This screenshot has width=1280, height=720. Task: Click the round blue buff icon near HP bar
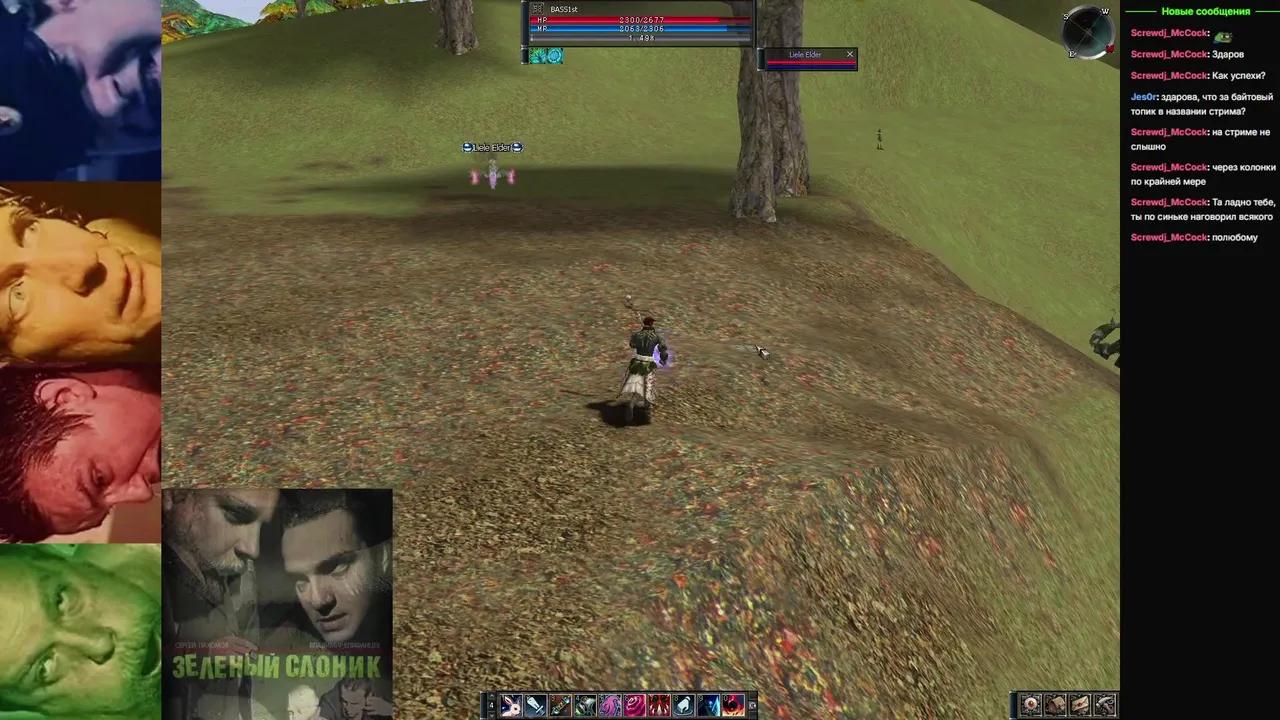[554, 56]
